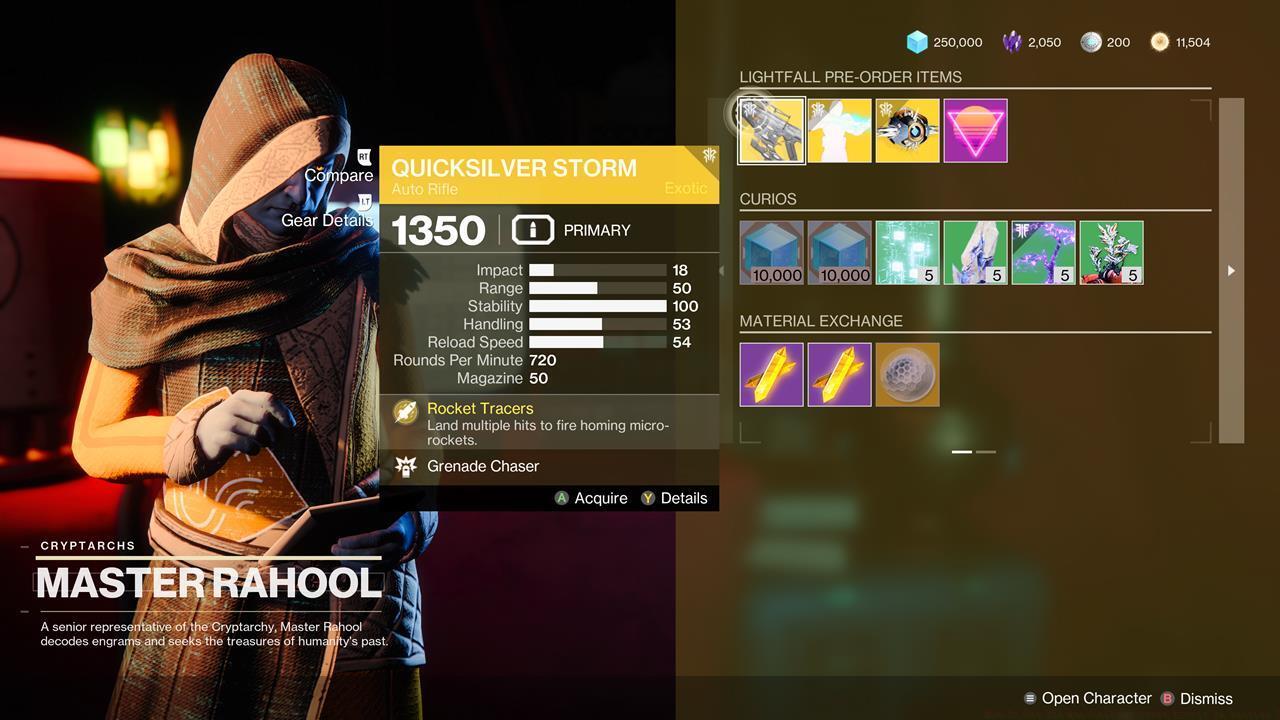1280x720 pixels.
Task: Select the Grenade Chaser perk icon
Action: (x=405, y=466)
